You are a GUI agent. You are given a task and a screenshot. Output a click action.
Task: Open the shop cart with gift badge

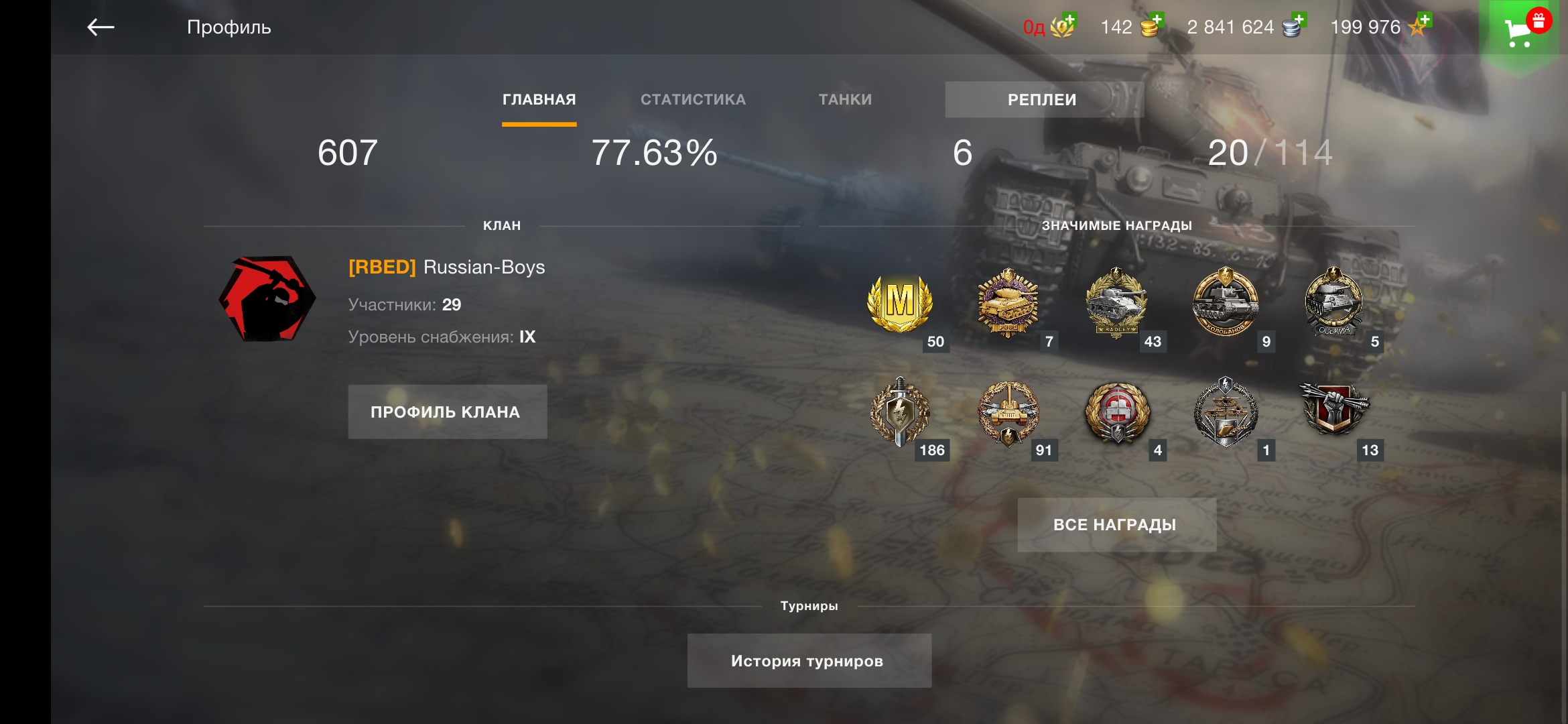point(1520,30)
